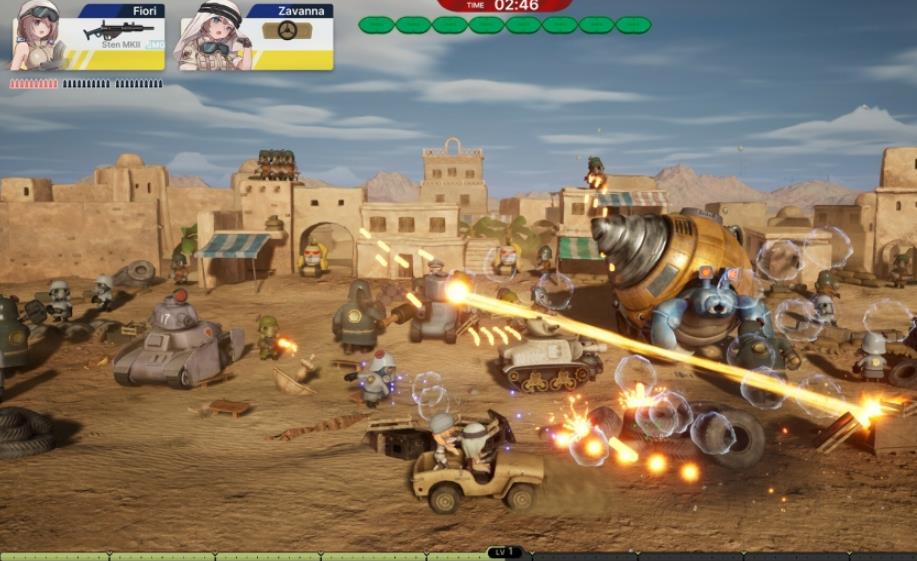The height and width of the screenshot is (561, 917).
Task: Click Zavanna's steering wheel driver icon
Action: [x=287, y=31]
